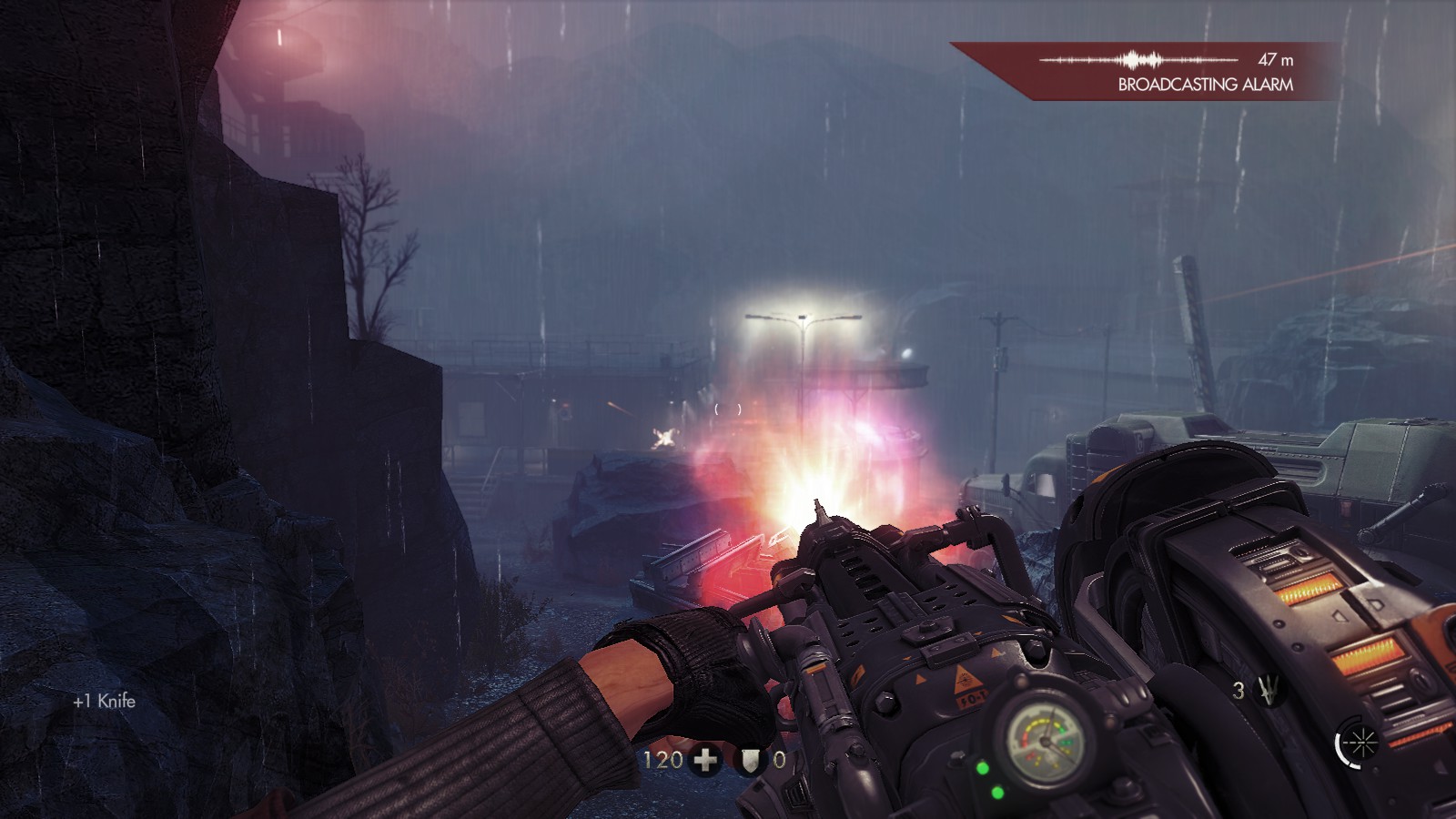Image resolution: width=1456 pixels, height=819 pixels.
Task: Click the circular weapon indicator icon
Action: pos(1354,744)
